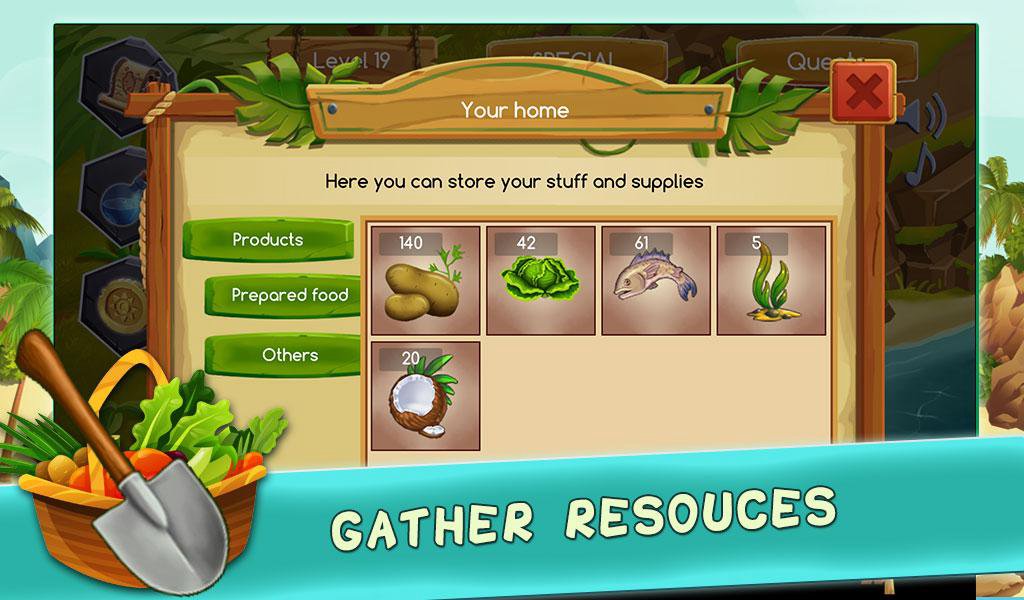Screen dimensions: 1024x600
Task: Pick the fish item slot
Action: coord(656,281)
